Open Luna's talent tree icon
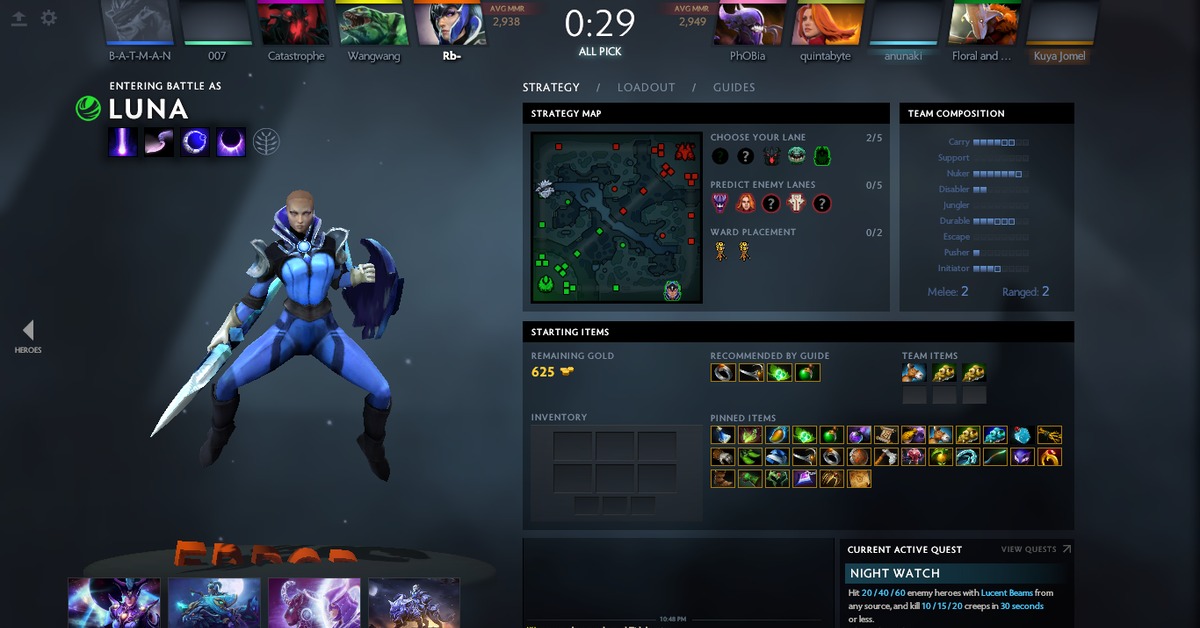Viewport: 1200px width, 628px height. [x=266, y=142]
